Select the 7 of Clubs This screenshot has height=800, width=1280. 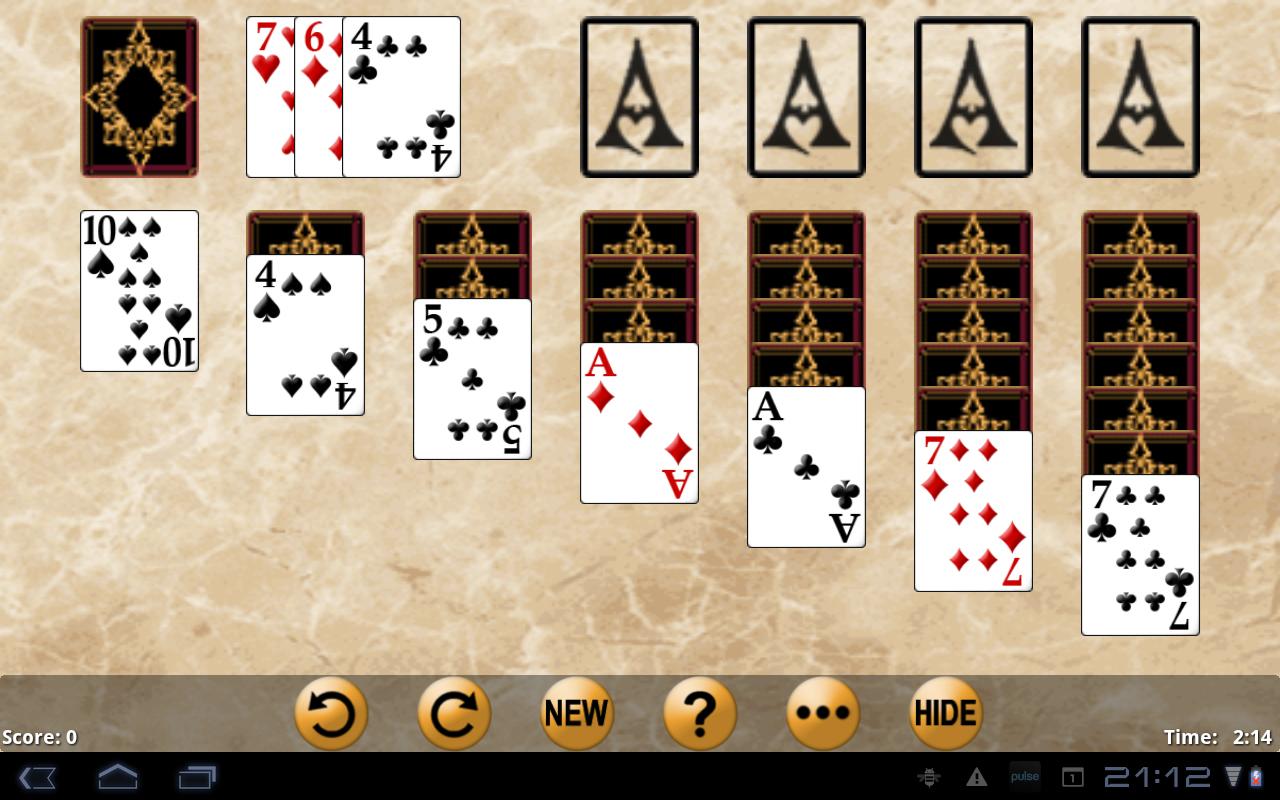(1139, 555)
